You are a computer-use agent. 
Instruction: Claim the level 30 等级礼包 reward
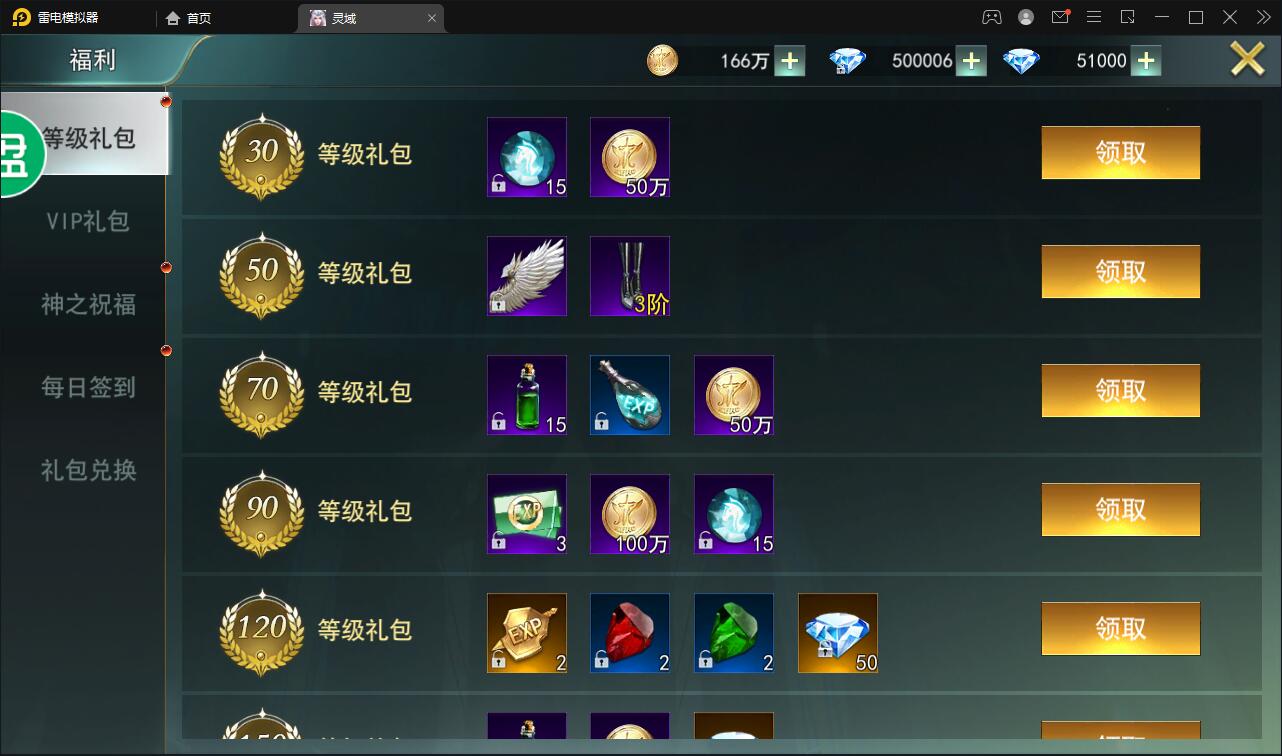pyautogui.click(x=1120, y=152)
